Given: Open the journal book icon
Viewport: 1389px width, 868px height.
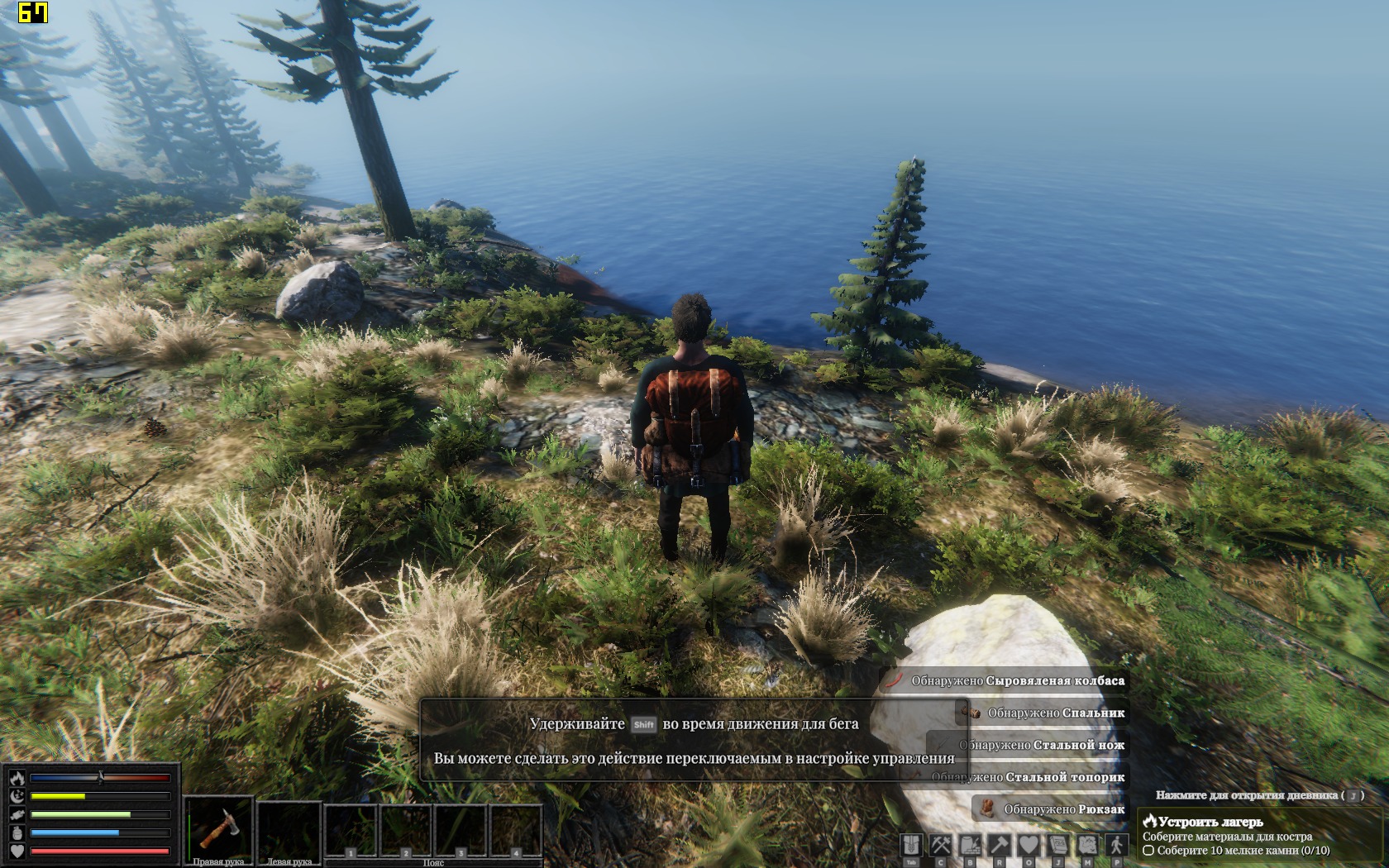Looking at the screenshot, I should [1058, 845].
